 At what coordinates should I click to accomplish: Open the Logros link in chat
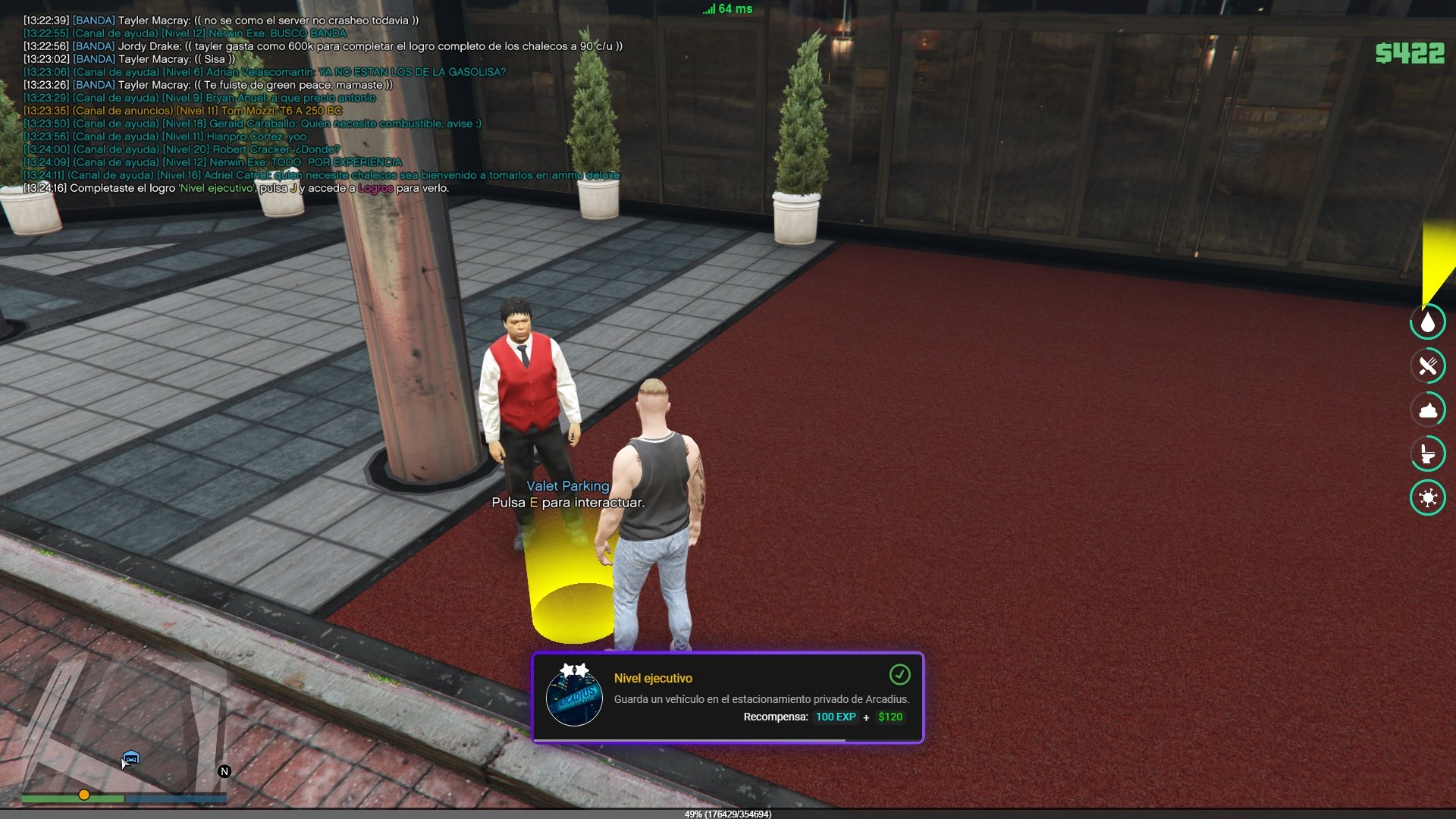point(375,188)
